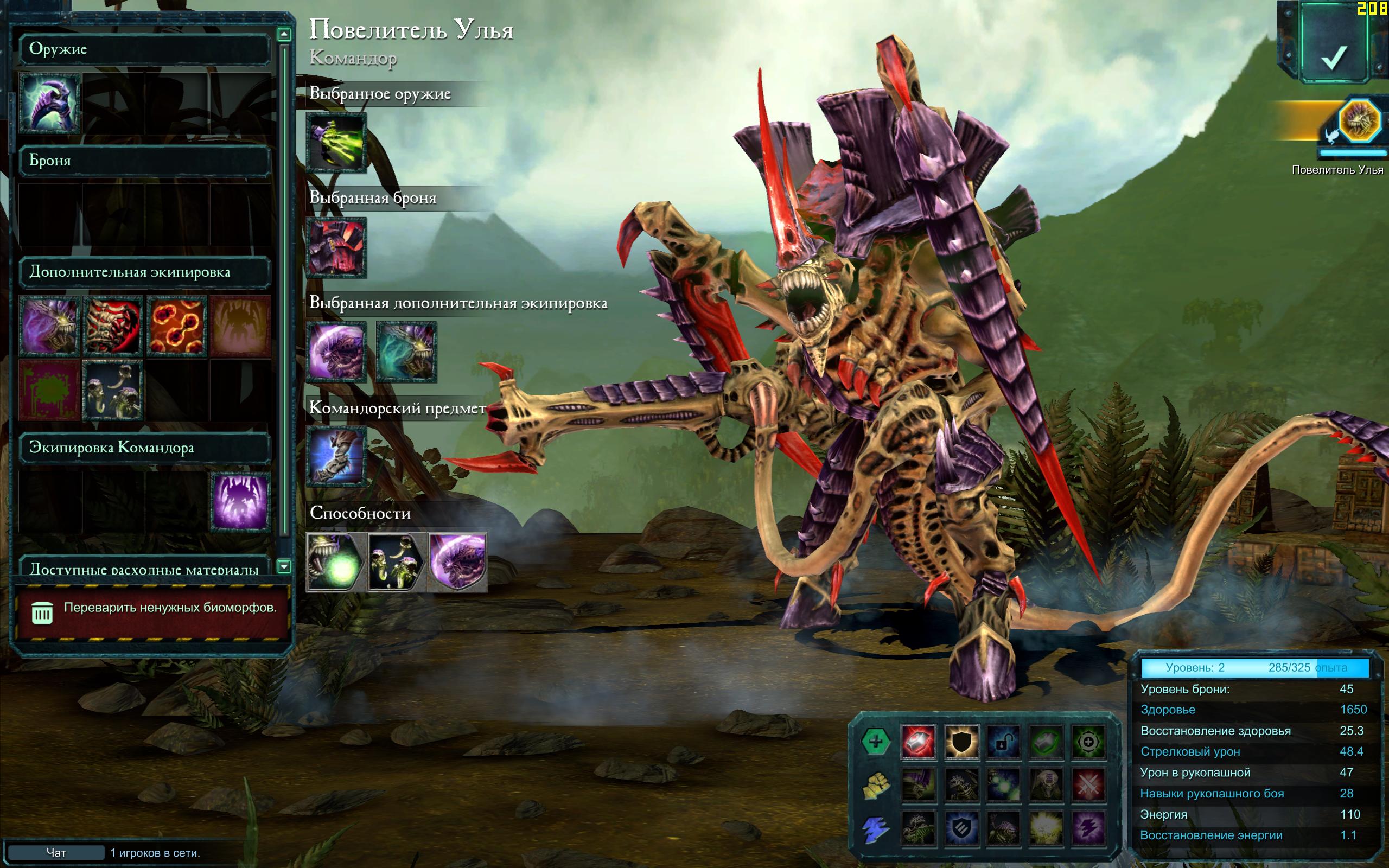Open the Броня armor category header
The image size is (1389, 868).
click(144, 161)
